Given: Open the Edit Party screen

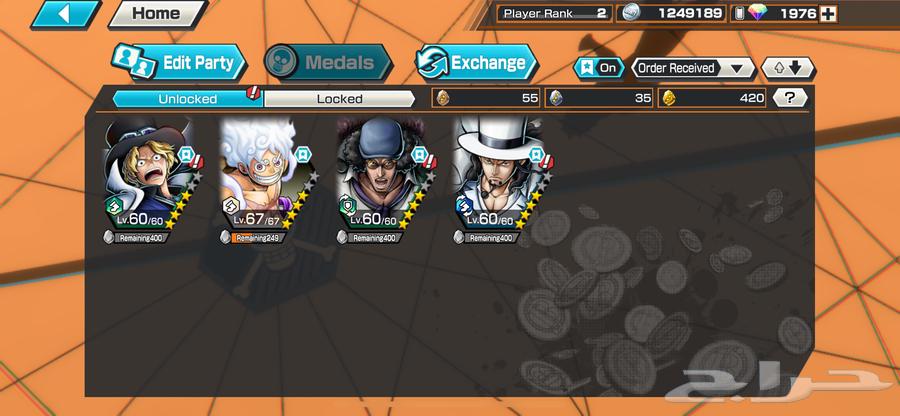Looking at the screenshot, I should pos(178,62).
